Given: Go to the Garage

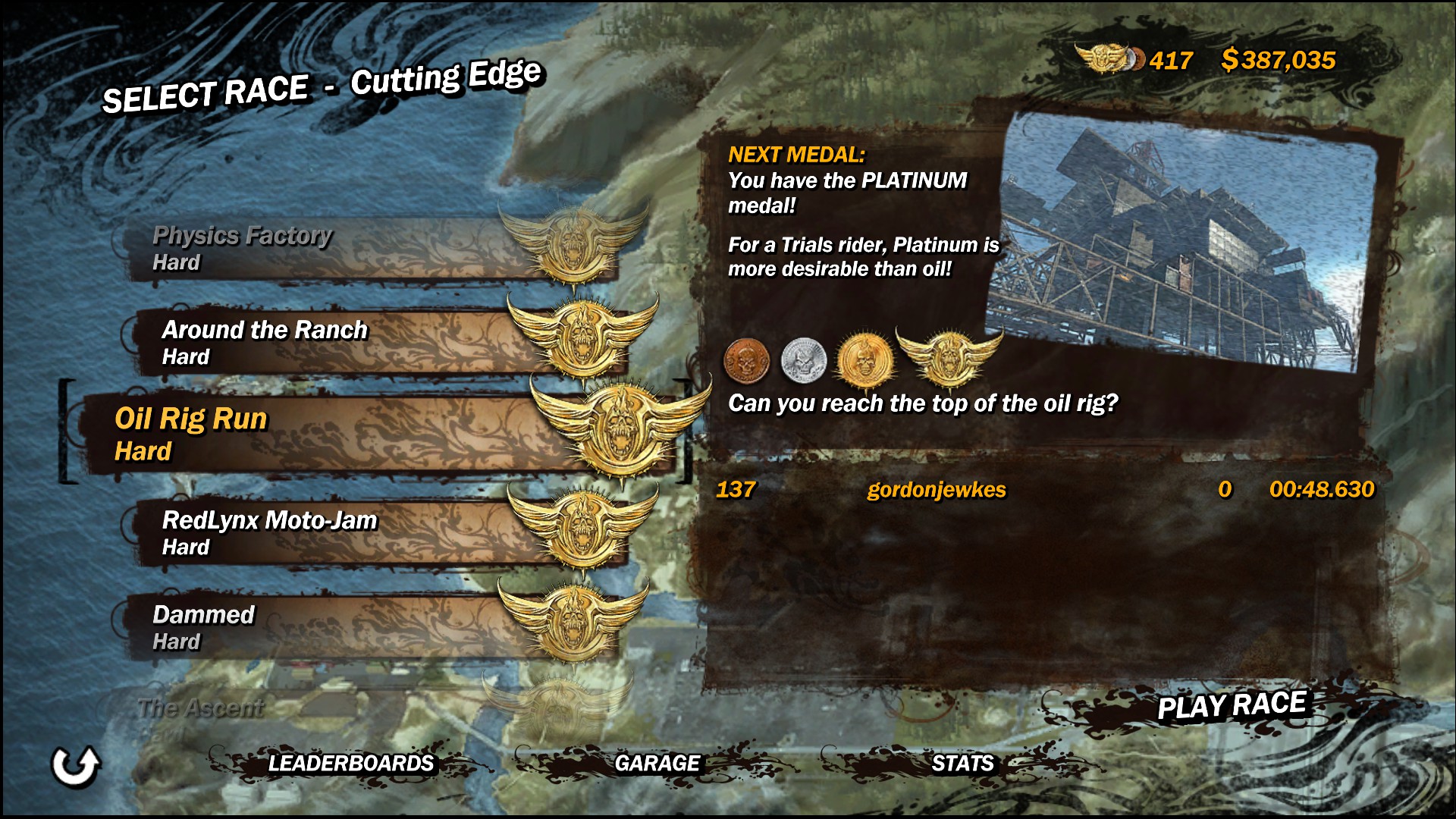Looking at the screenshot, I should 657,763.
